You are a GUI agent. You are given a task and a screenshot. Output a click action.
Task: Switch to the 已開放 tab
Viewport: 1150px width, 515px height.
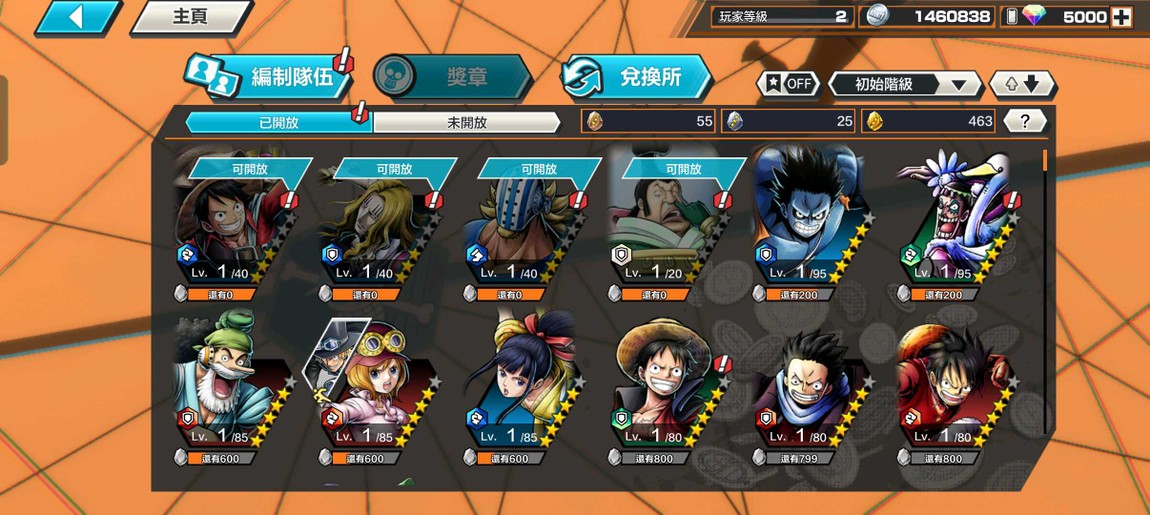pos(278,122)
